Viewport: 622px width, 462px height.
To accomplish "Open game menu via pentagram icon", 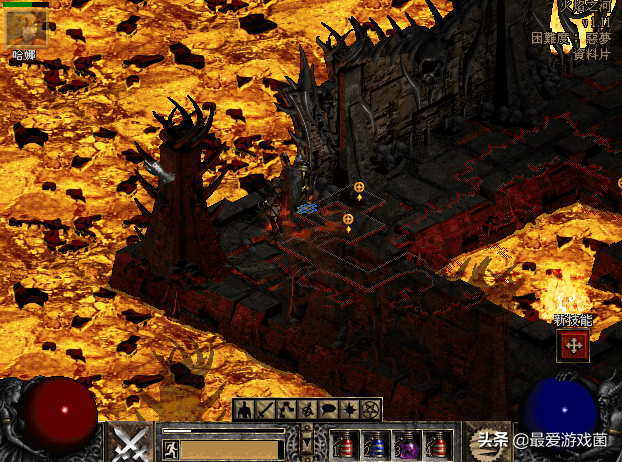I will click(x=370, y=409).
